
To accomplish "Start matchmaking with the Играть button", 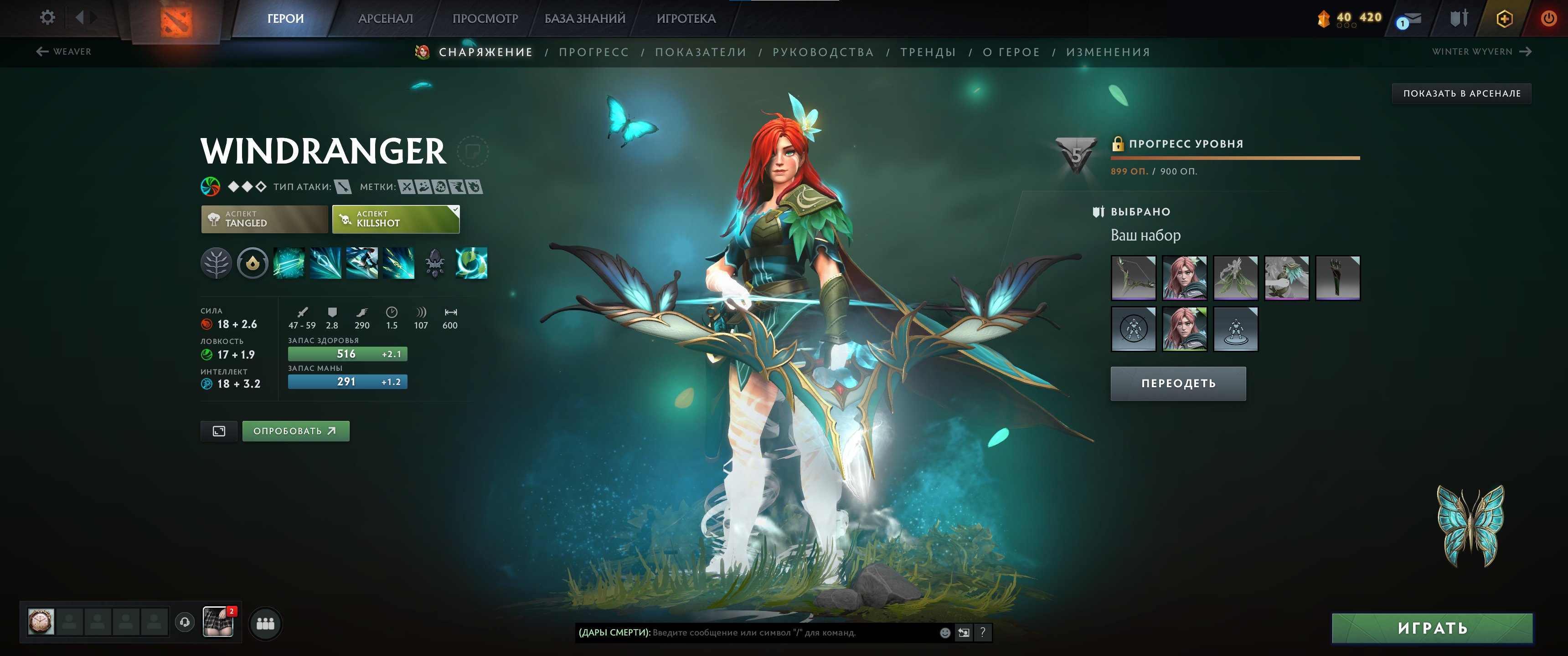I will [1432, 628].
